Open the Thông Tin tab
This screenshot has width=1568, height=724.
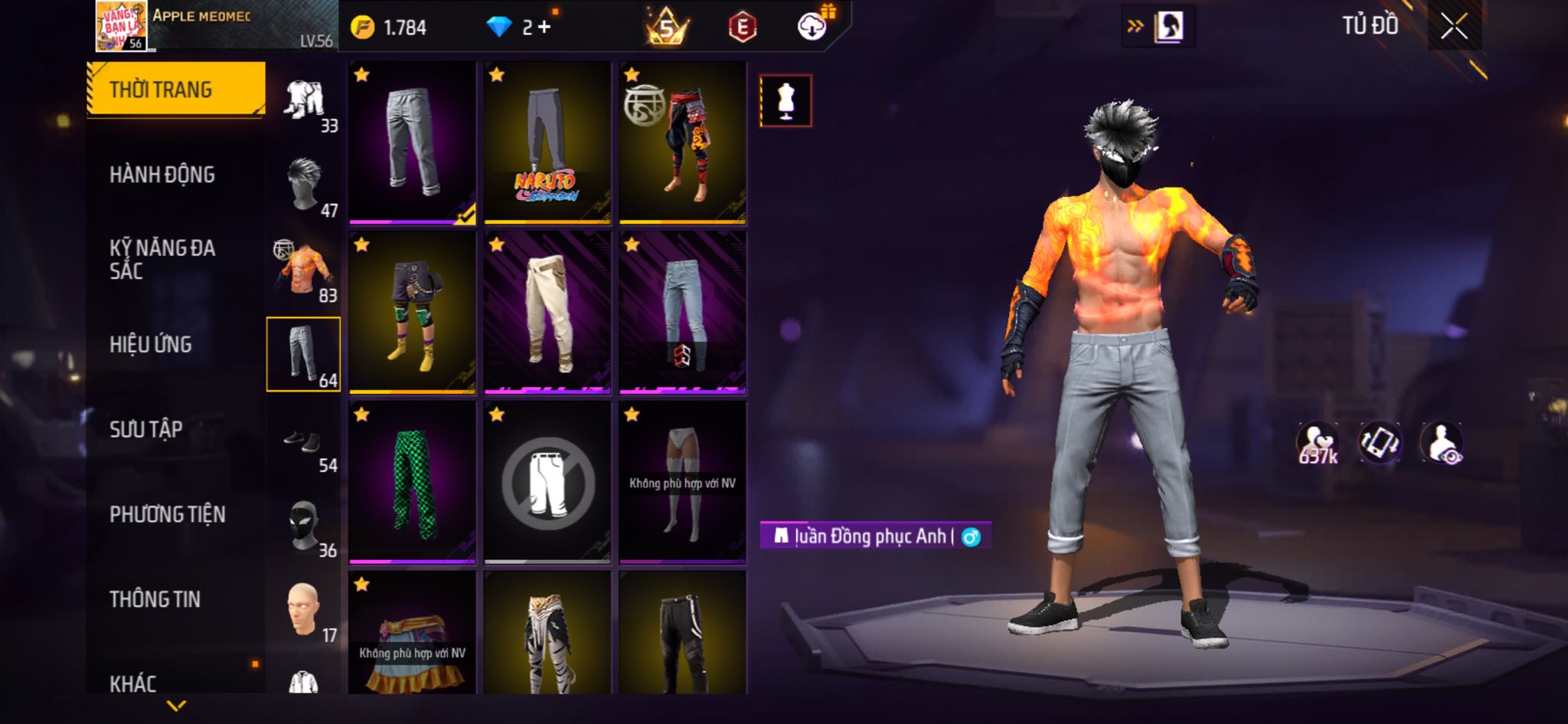point(155,599)
